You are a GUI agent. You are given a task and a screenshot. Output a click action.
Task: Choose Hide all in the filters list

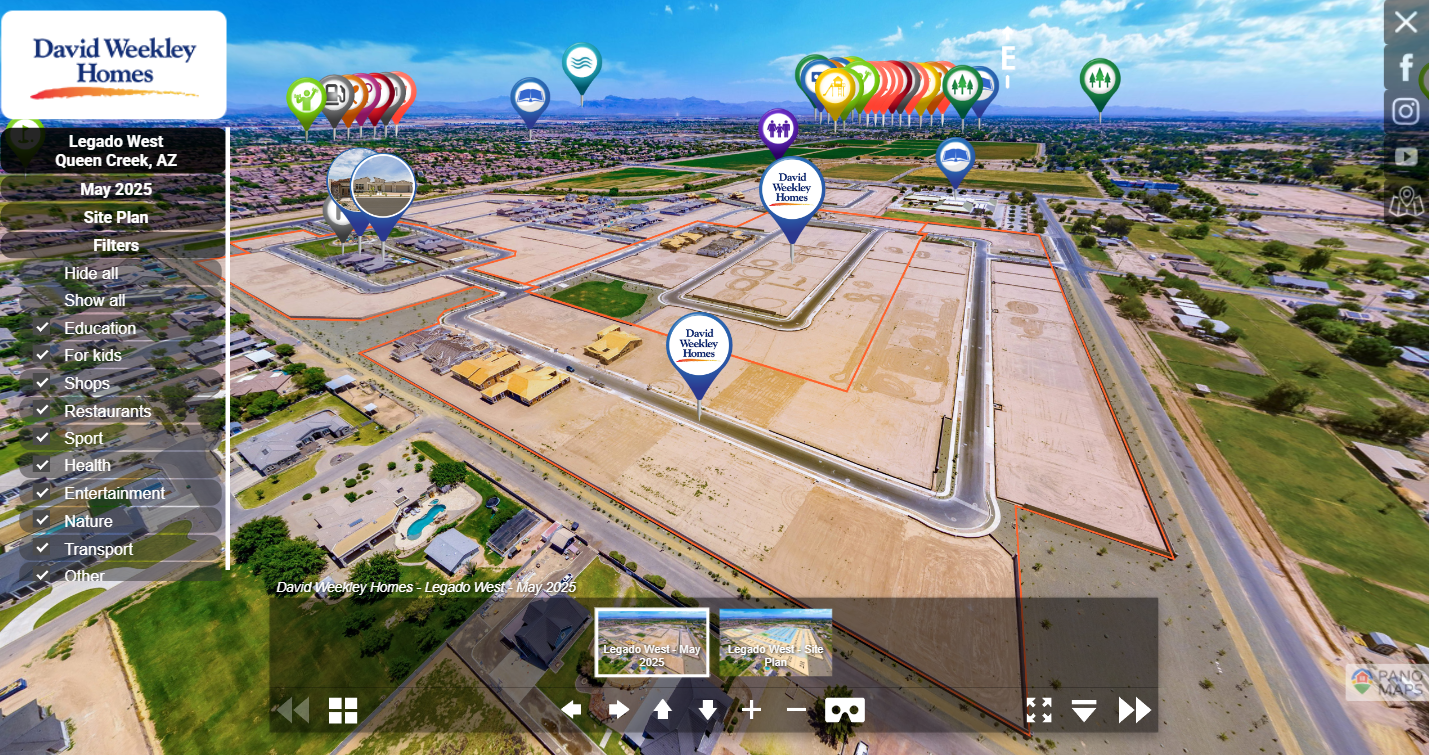tap(91, 273)
